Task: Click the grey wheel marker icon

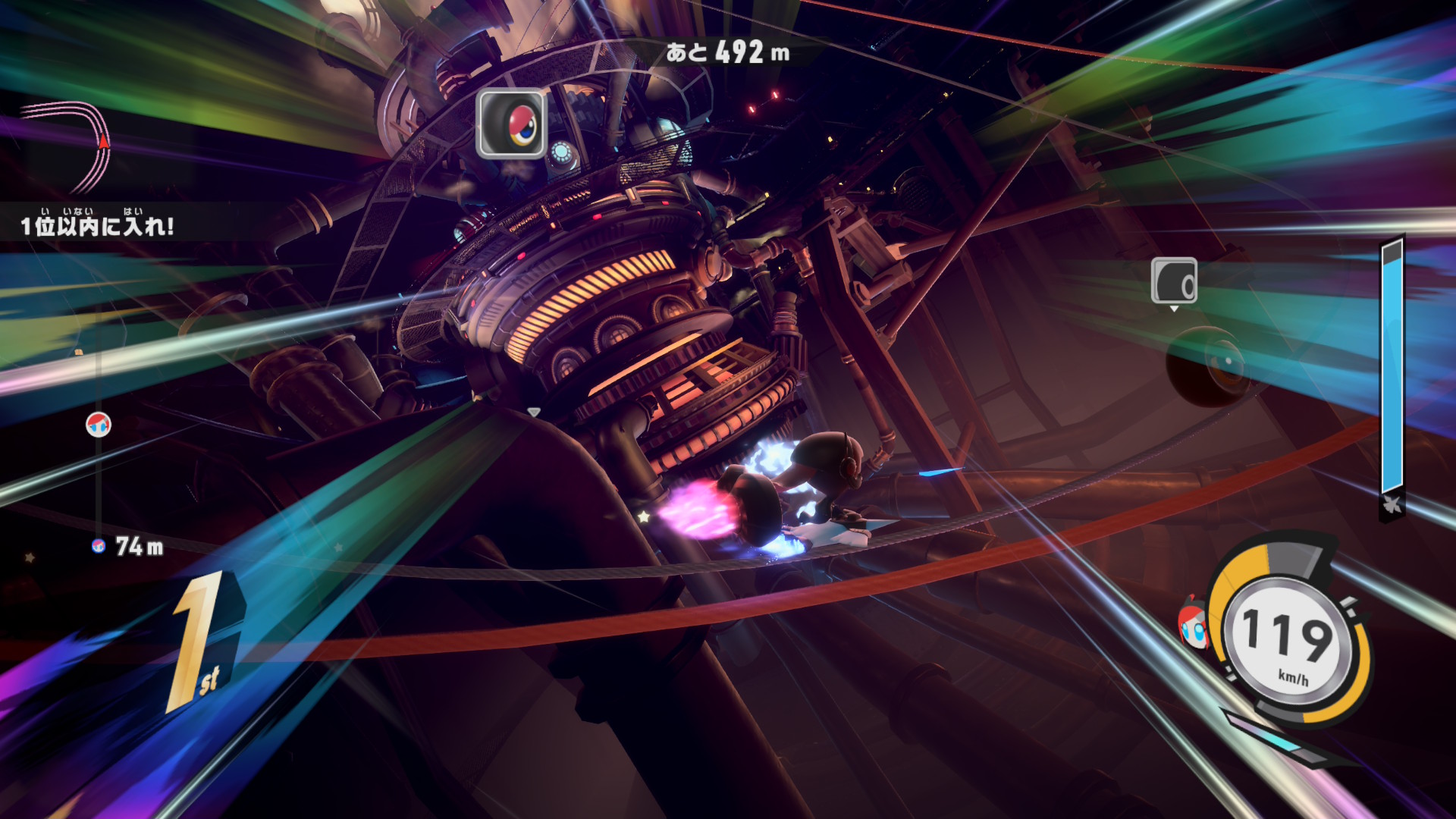Action: pyautogui.click(x=1174, y=281)
